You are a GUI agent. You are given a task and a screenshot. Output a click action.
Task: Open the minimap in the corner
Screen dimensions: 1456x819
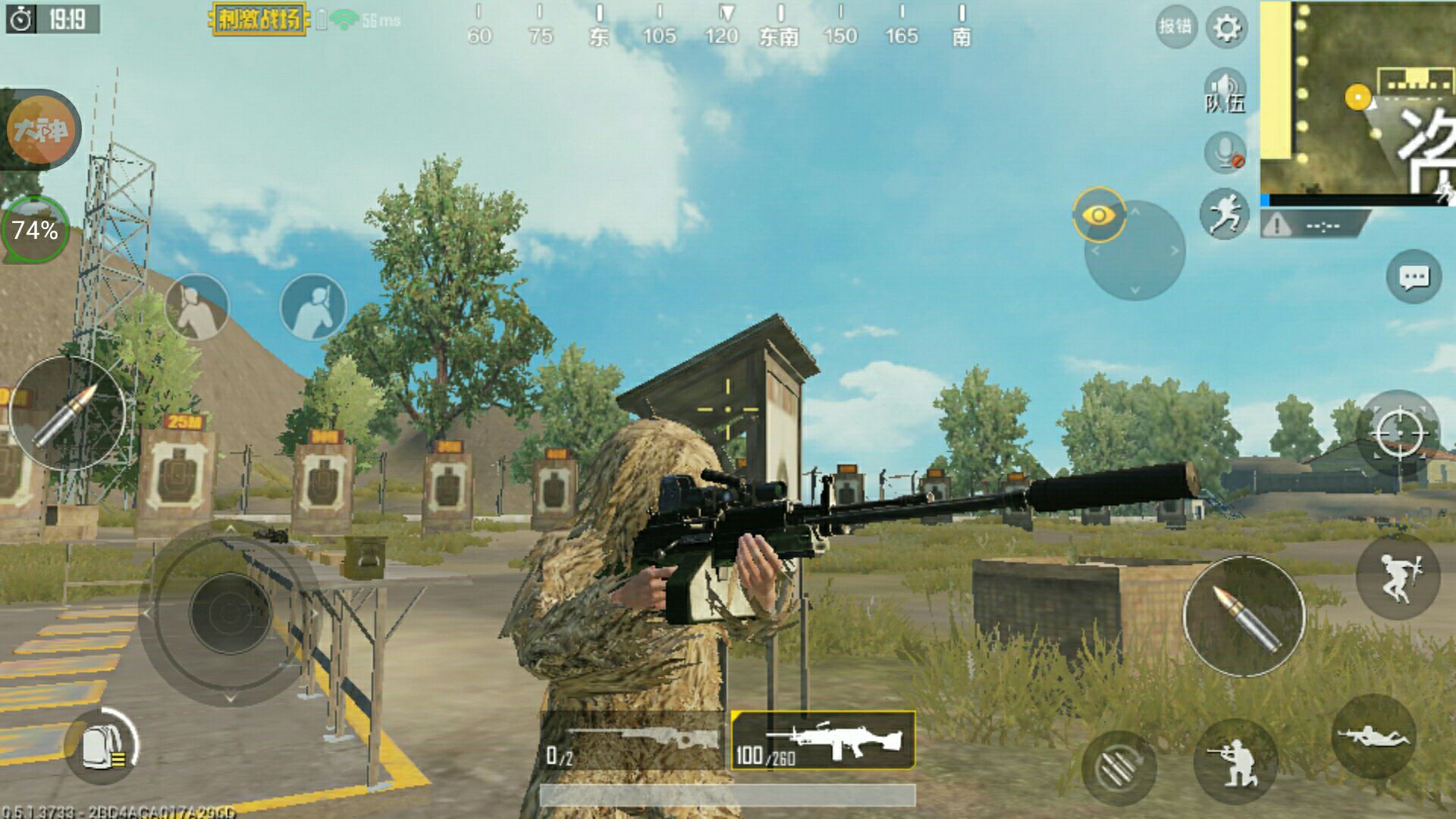click(1357, 99)
